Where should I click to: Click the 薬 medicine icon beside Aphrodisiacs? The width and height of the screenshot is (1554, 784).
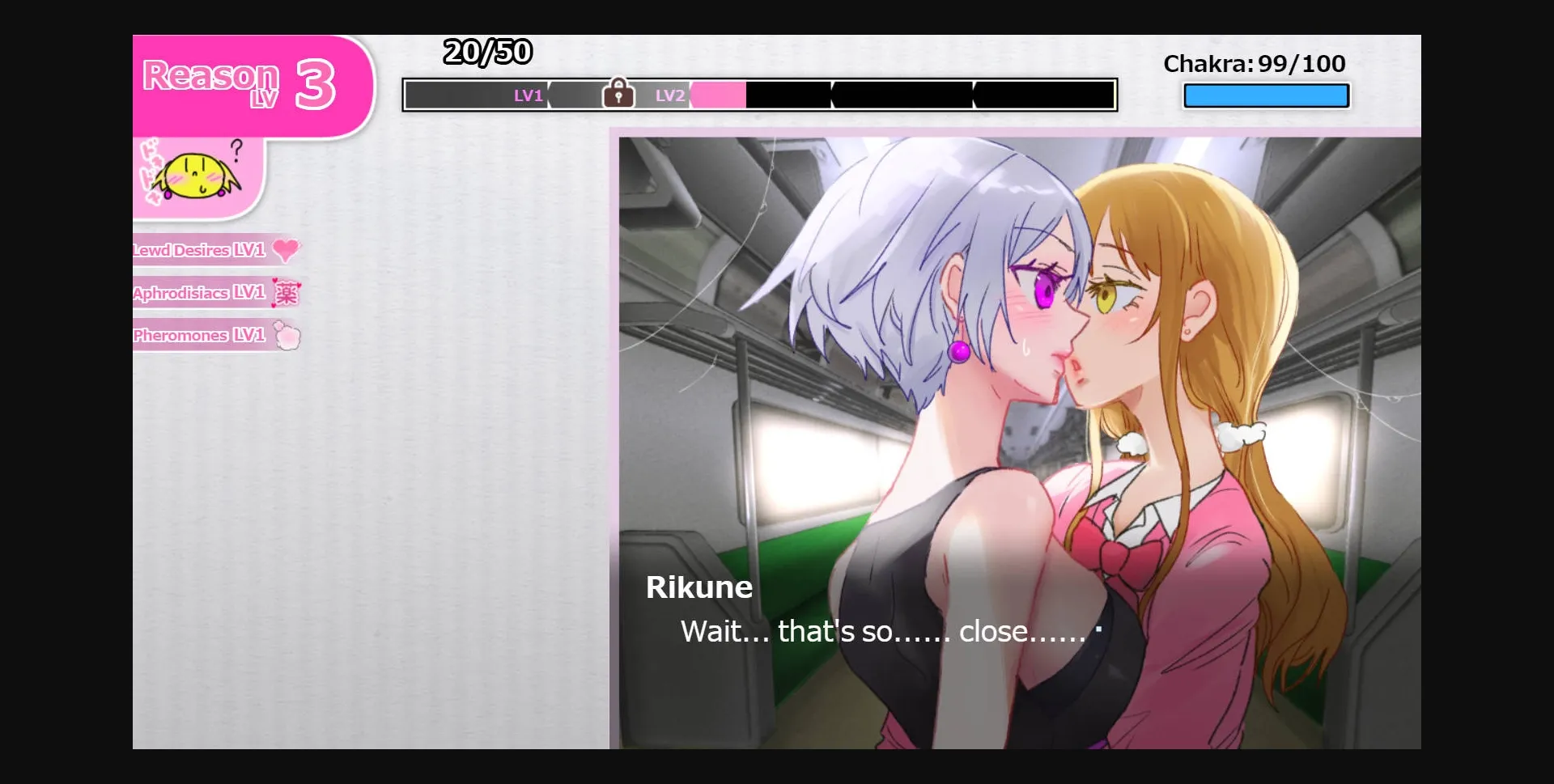tap(289, 294)
